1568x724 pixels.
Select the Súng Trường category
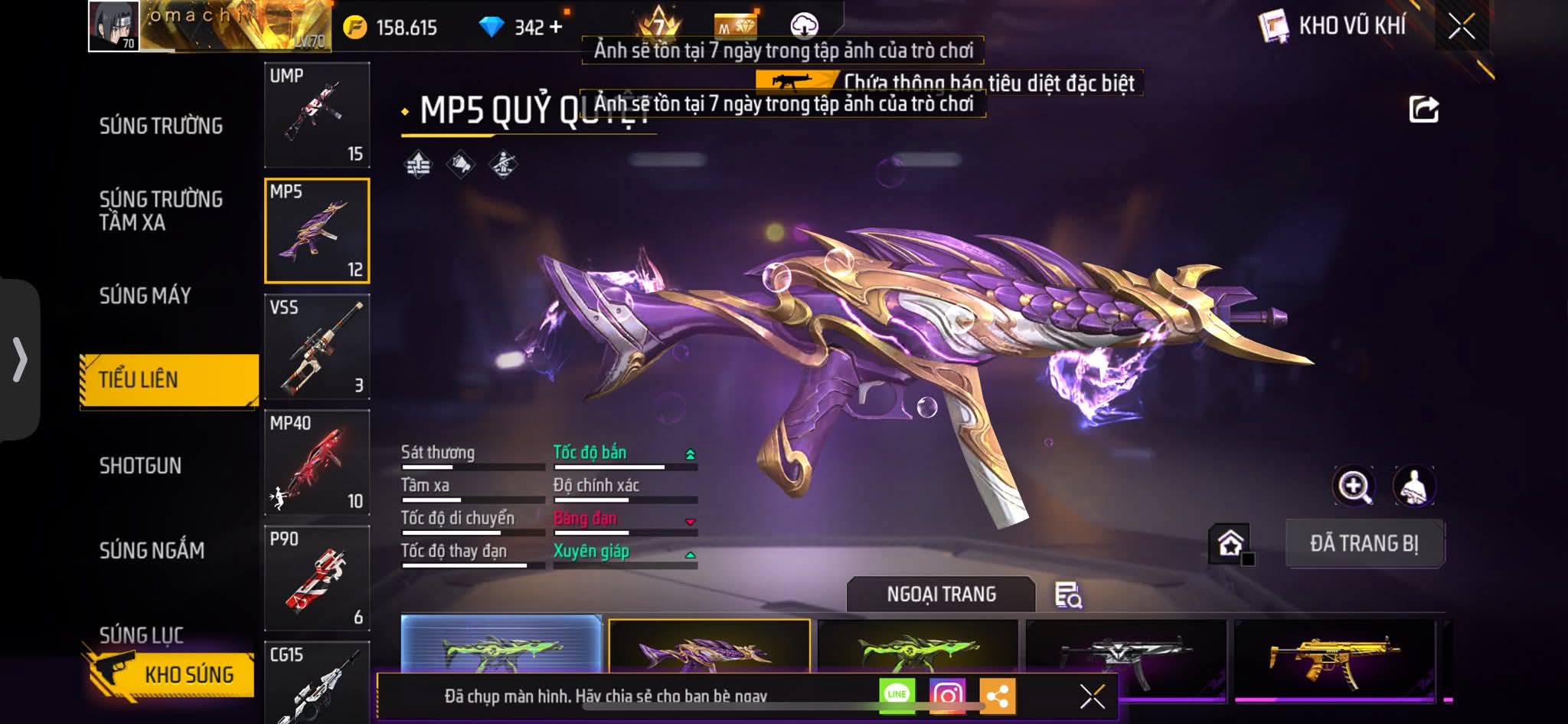(161, 126)
